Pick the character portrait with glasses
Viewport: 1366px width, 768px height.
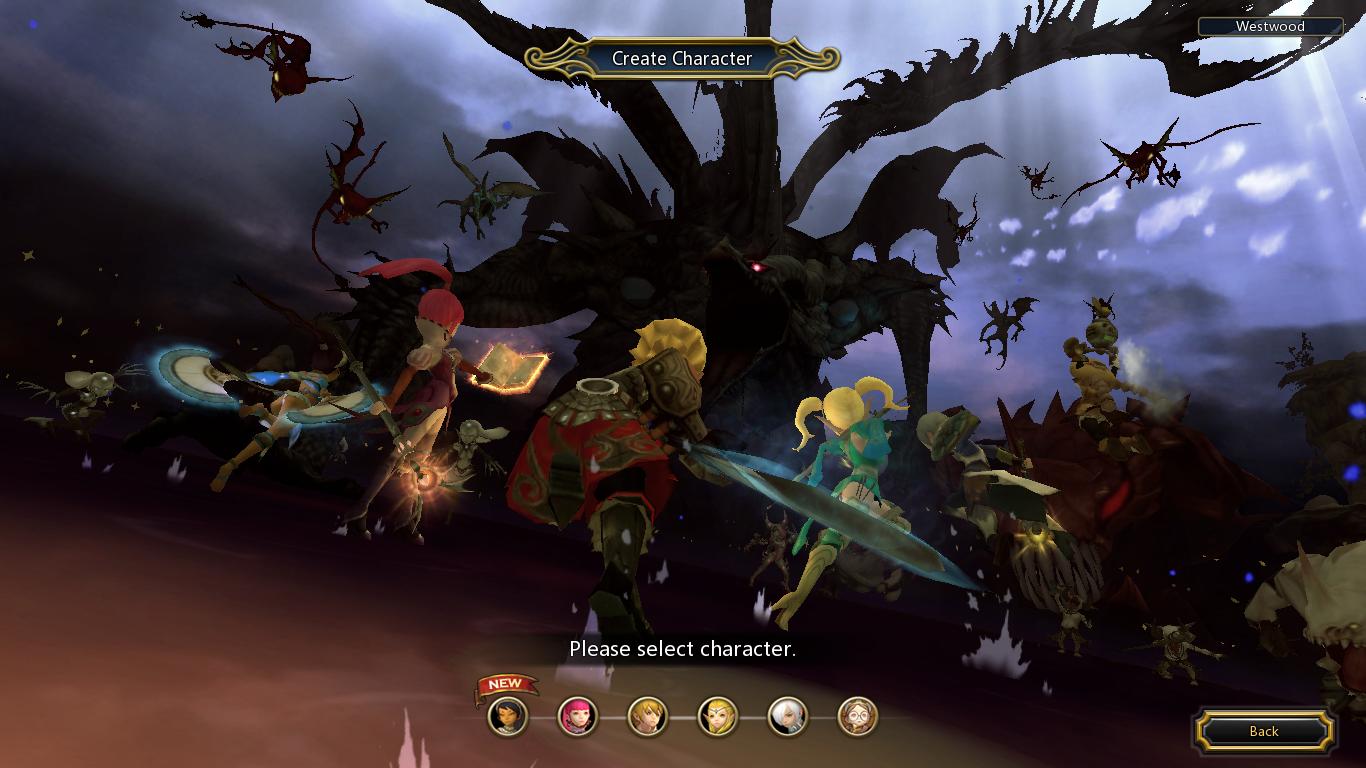pyautogui.click(x=857, y=717)
